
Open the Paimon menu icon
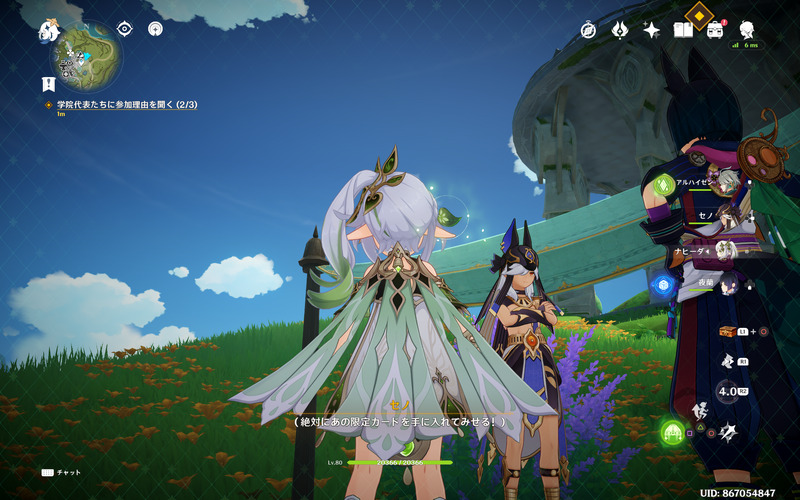tap(50, 31)
